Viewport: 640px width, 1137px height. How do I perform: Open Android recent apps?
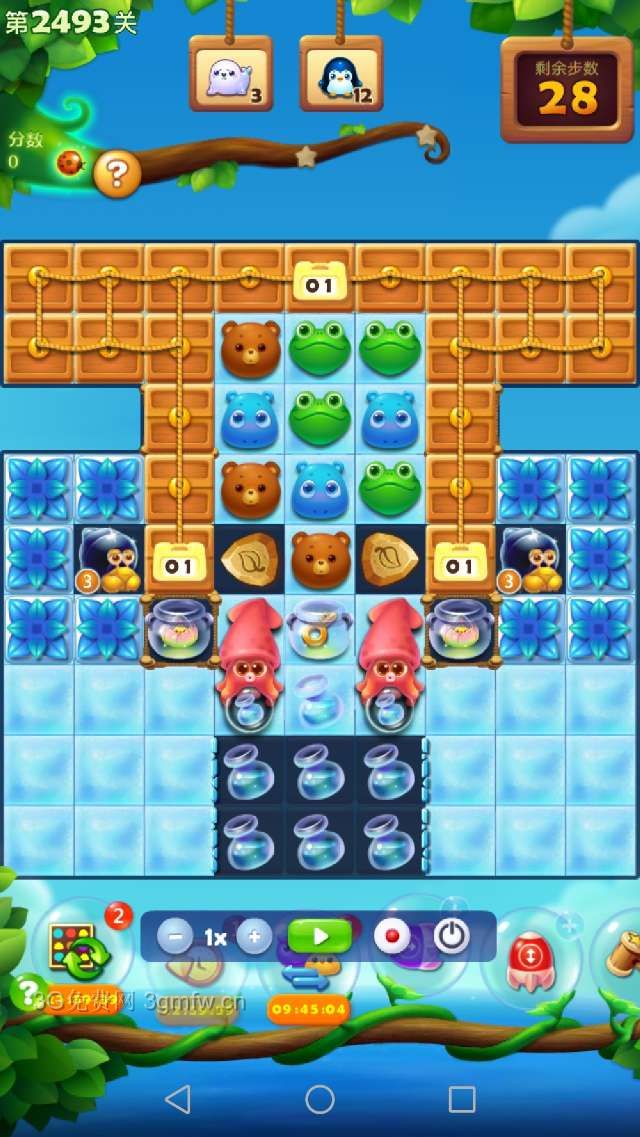pyautogui.click(x=462, y=1099)
